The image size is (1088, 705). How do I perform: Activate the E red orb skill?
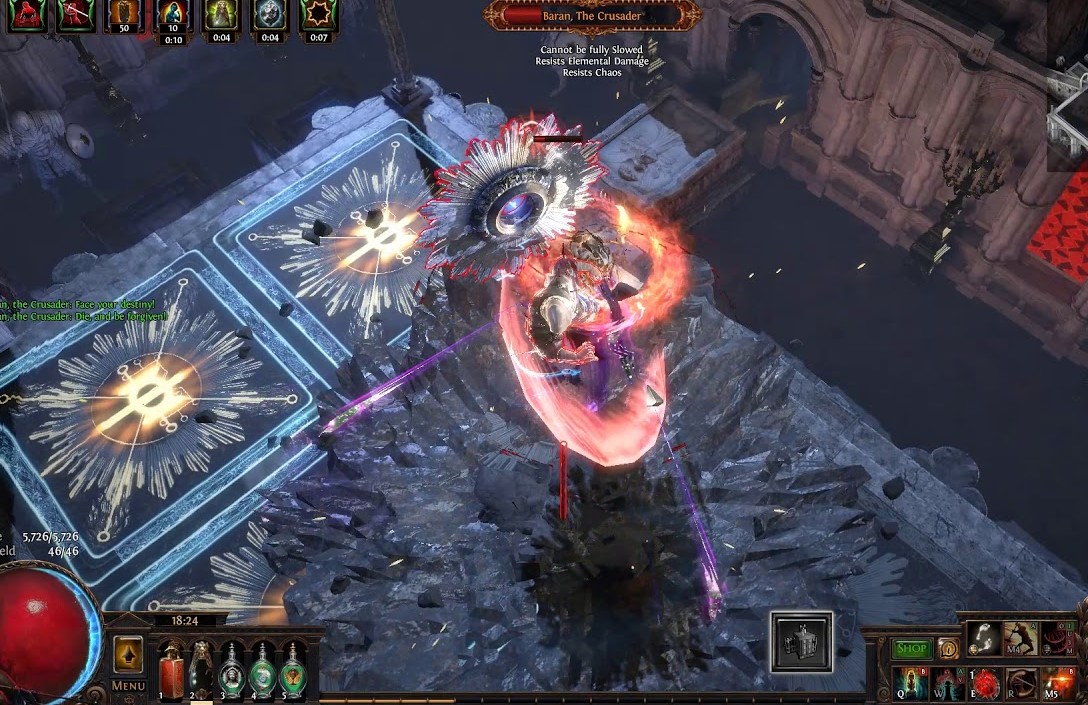click(x=985, y=684)
